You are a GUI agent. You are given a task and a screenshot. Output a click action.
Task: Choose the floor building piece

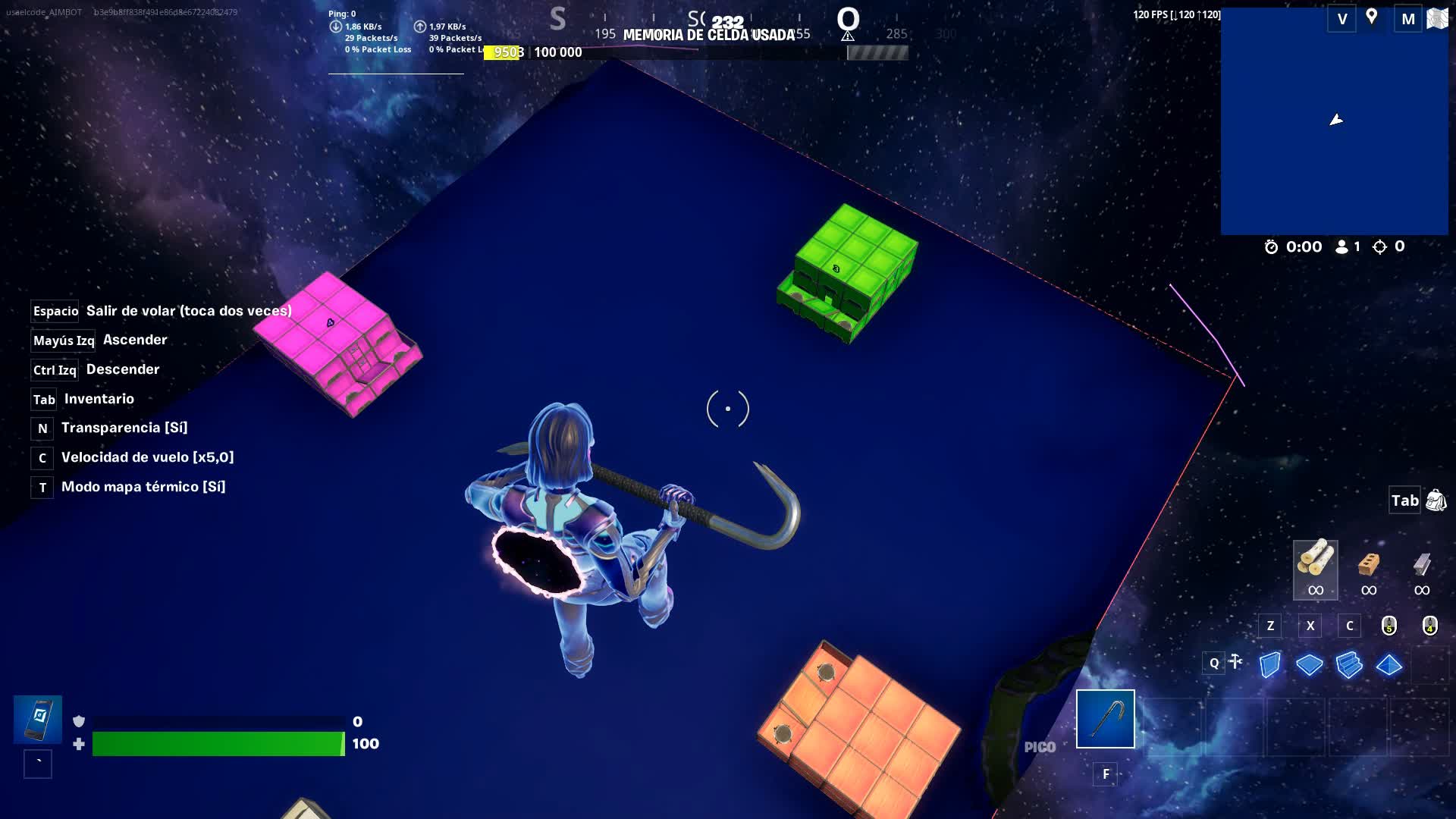(x=1309, y=665)
